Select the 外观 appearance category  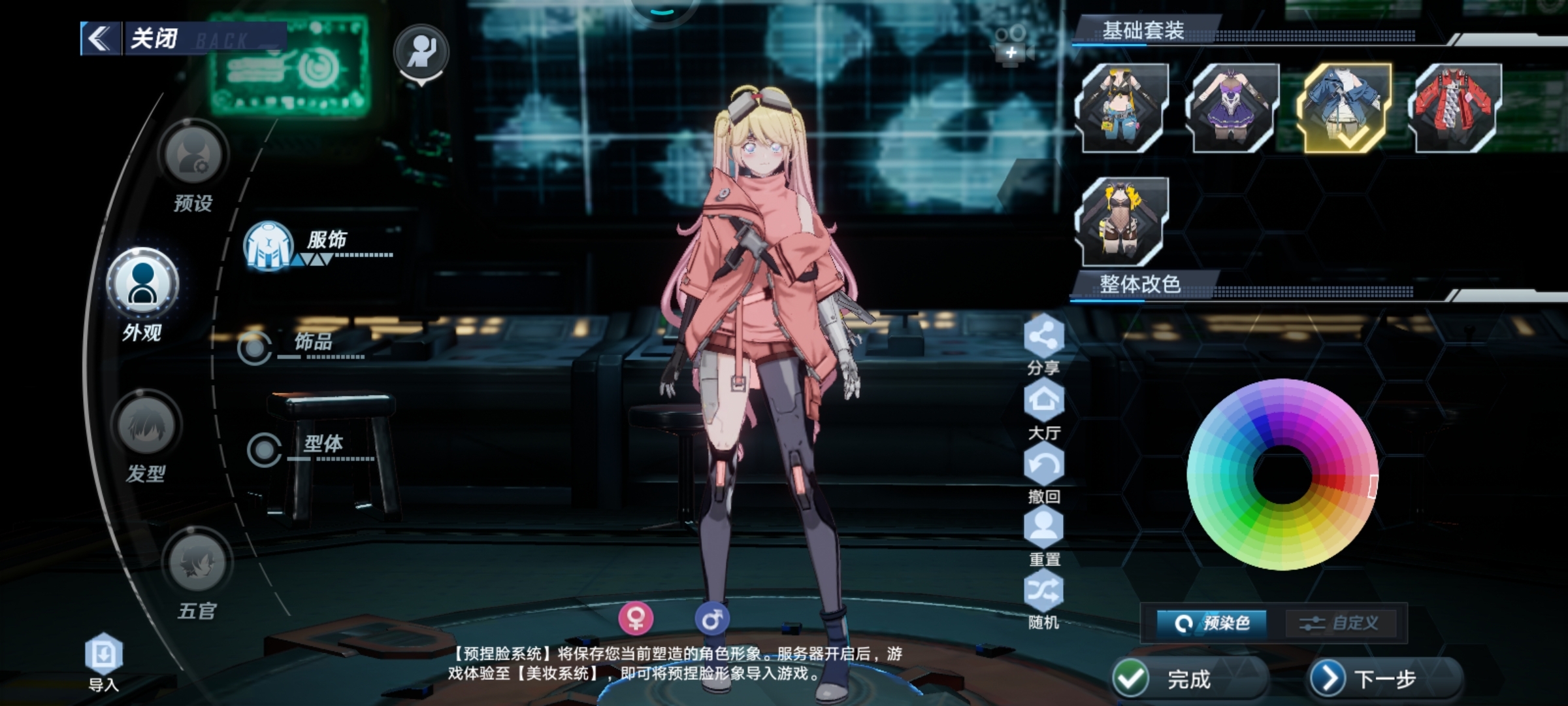142,284
